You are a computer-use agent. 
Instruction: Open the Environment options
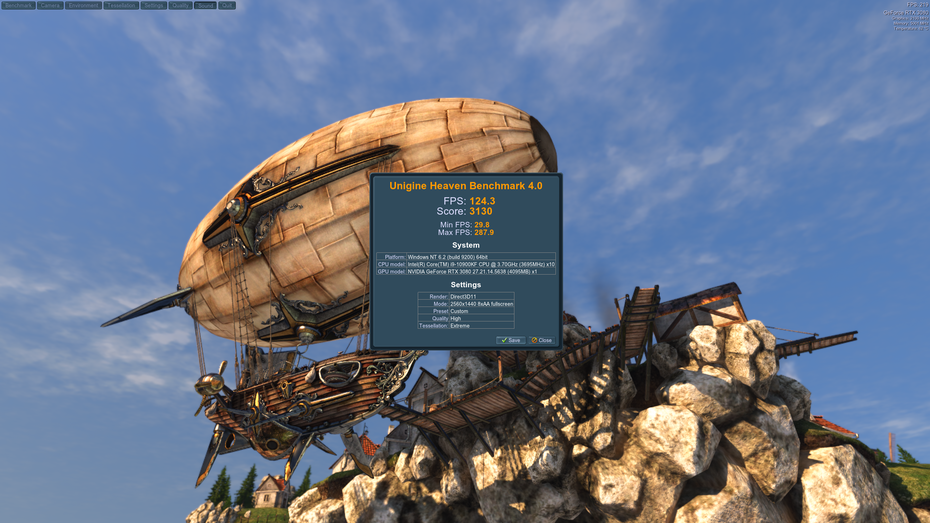[x=84, y=5]
